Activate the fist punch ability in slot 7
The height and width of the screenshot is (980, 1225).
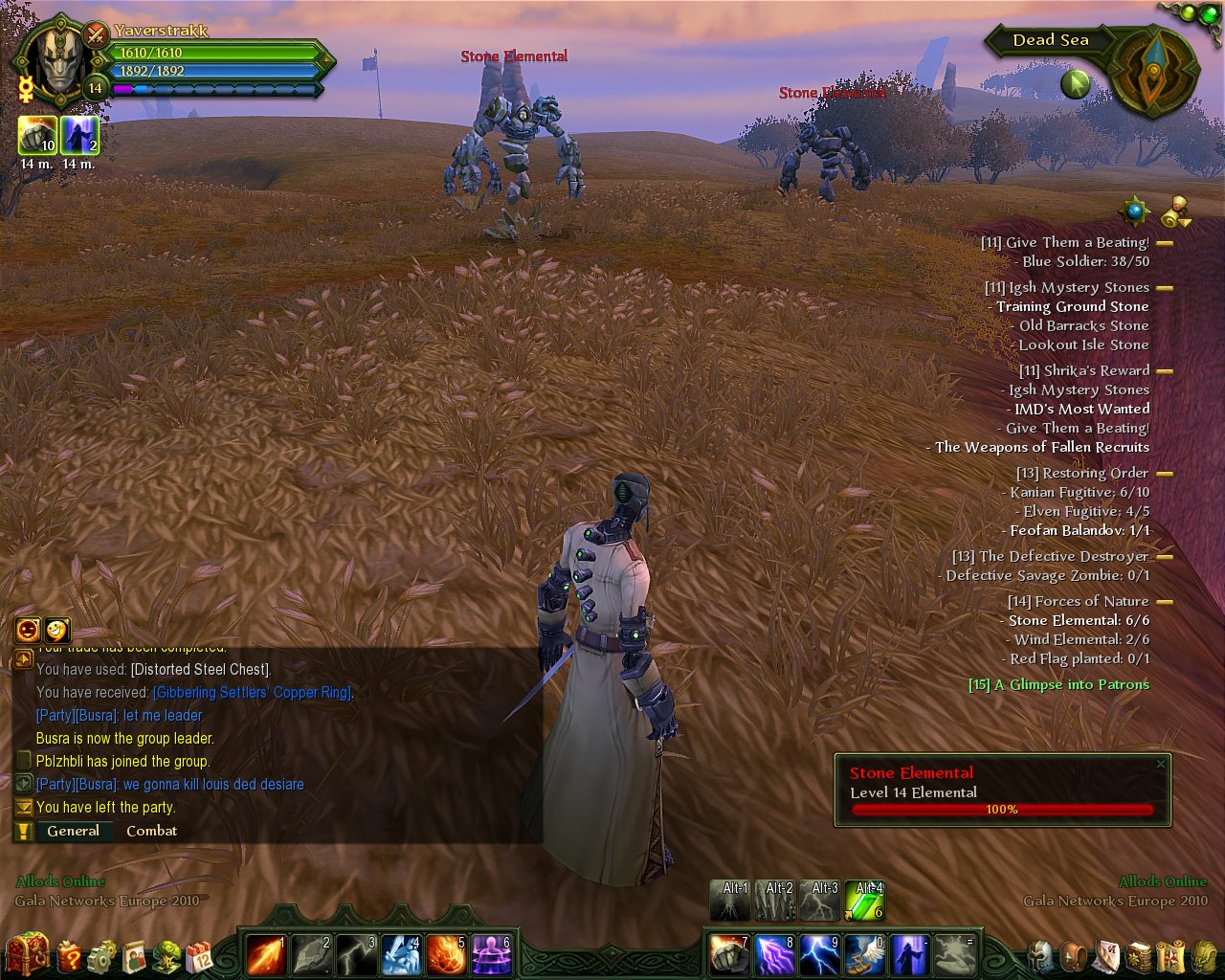(729, 954)
